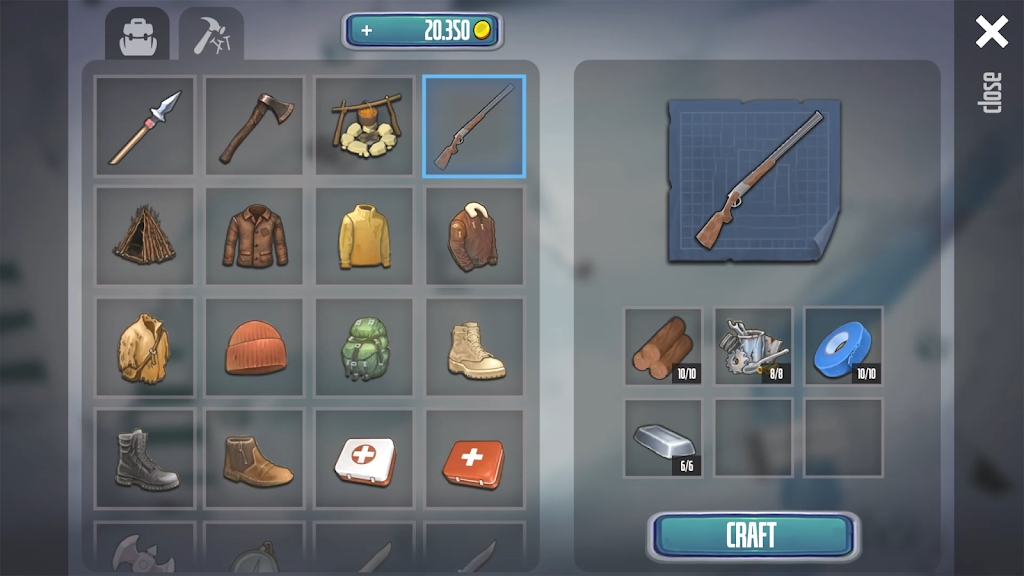Image resolution: width=1024 pixels, height=576 pixels.
Task: Choose the white first aid kit
Action: click(x=365, y=458)
